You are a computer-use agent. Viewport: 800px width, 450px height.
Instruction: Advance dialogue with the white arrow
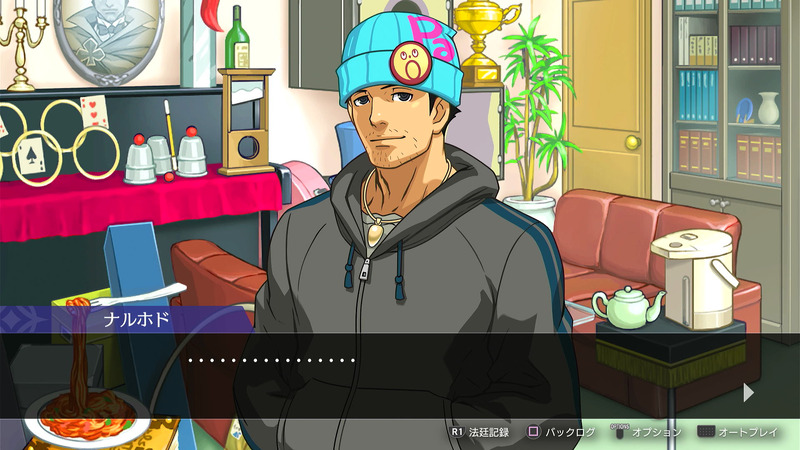point(749,393)
